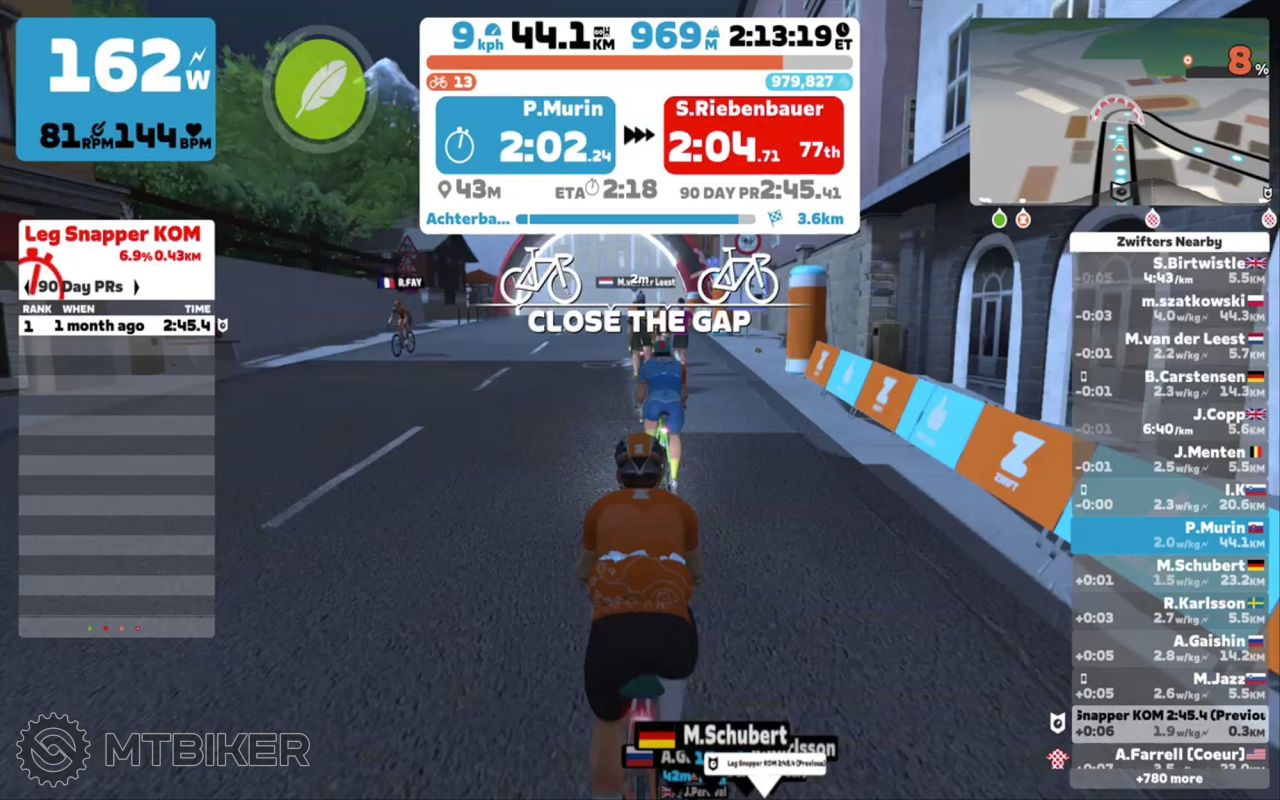Pick J.Copp from Zwifters Nearby
This screenshot has height=800, width=1280.
pos(1169,421)
